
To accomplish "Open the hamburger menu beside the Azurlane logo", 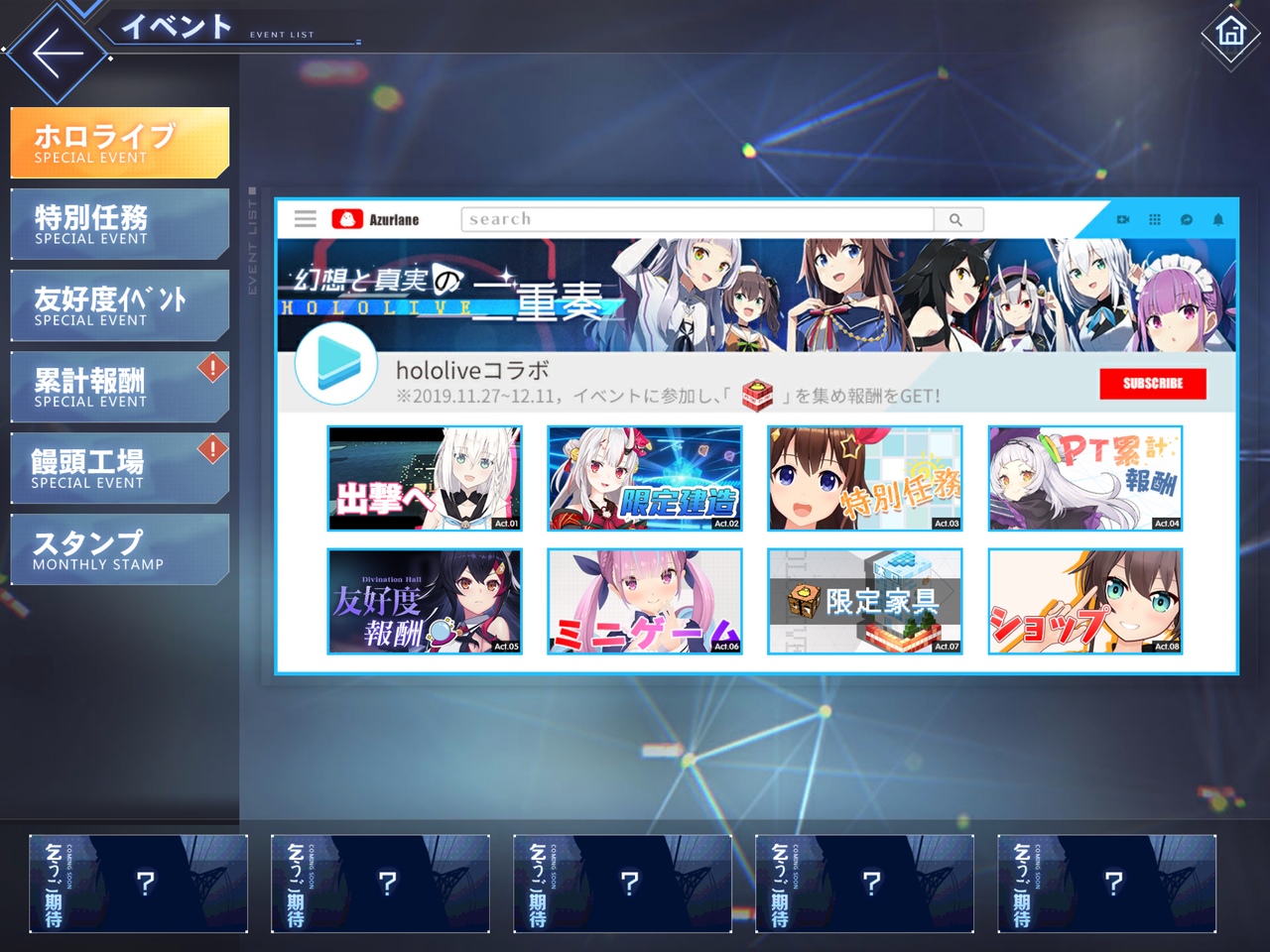I will (x=305, y=219).
